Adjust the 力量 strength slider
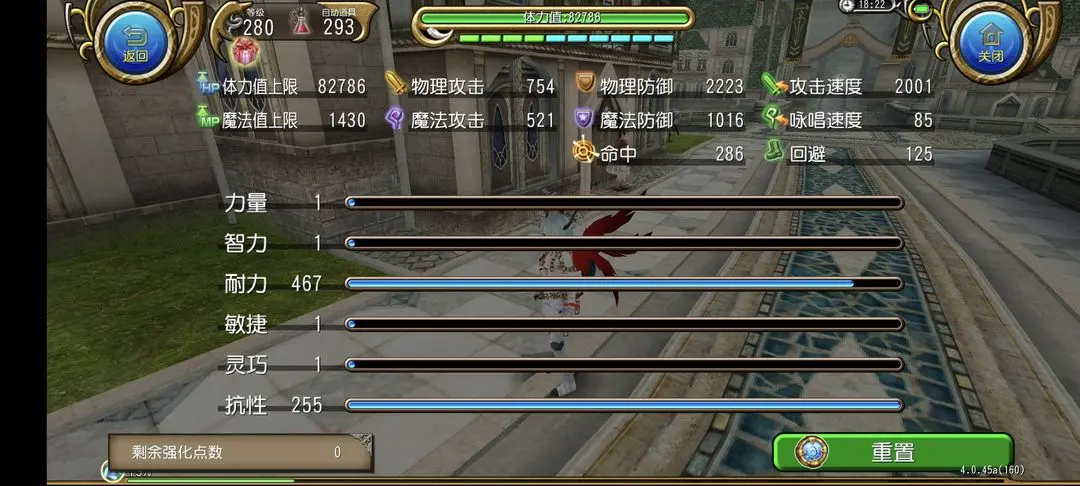 pos(624,203)
